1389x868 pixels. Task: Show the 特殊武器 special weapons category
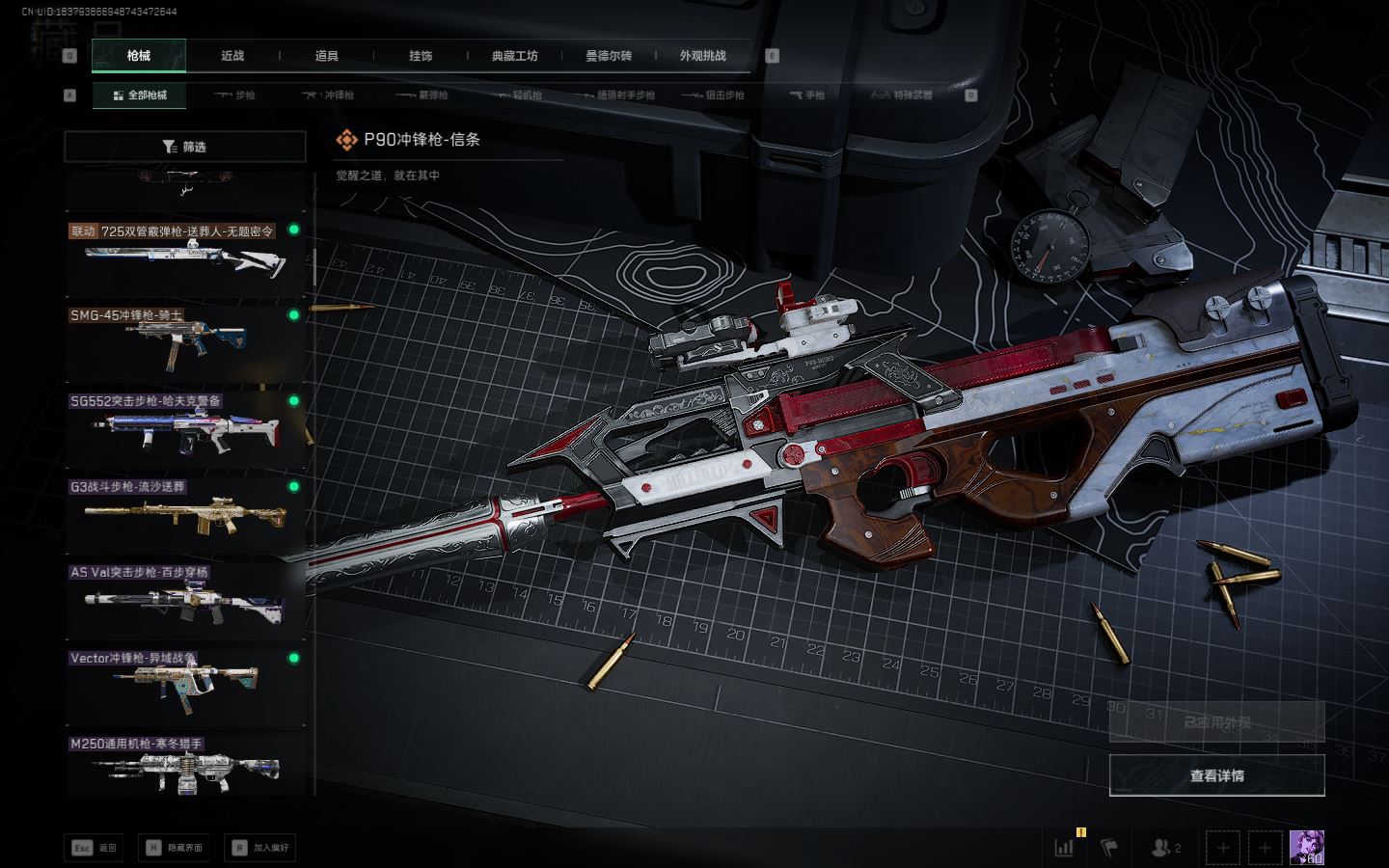[902, 95]
